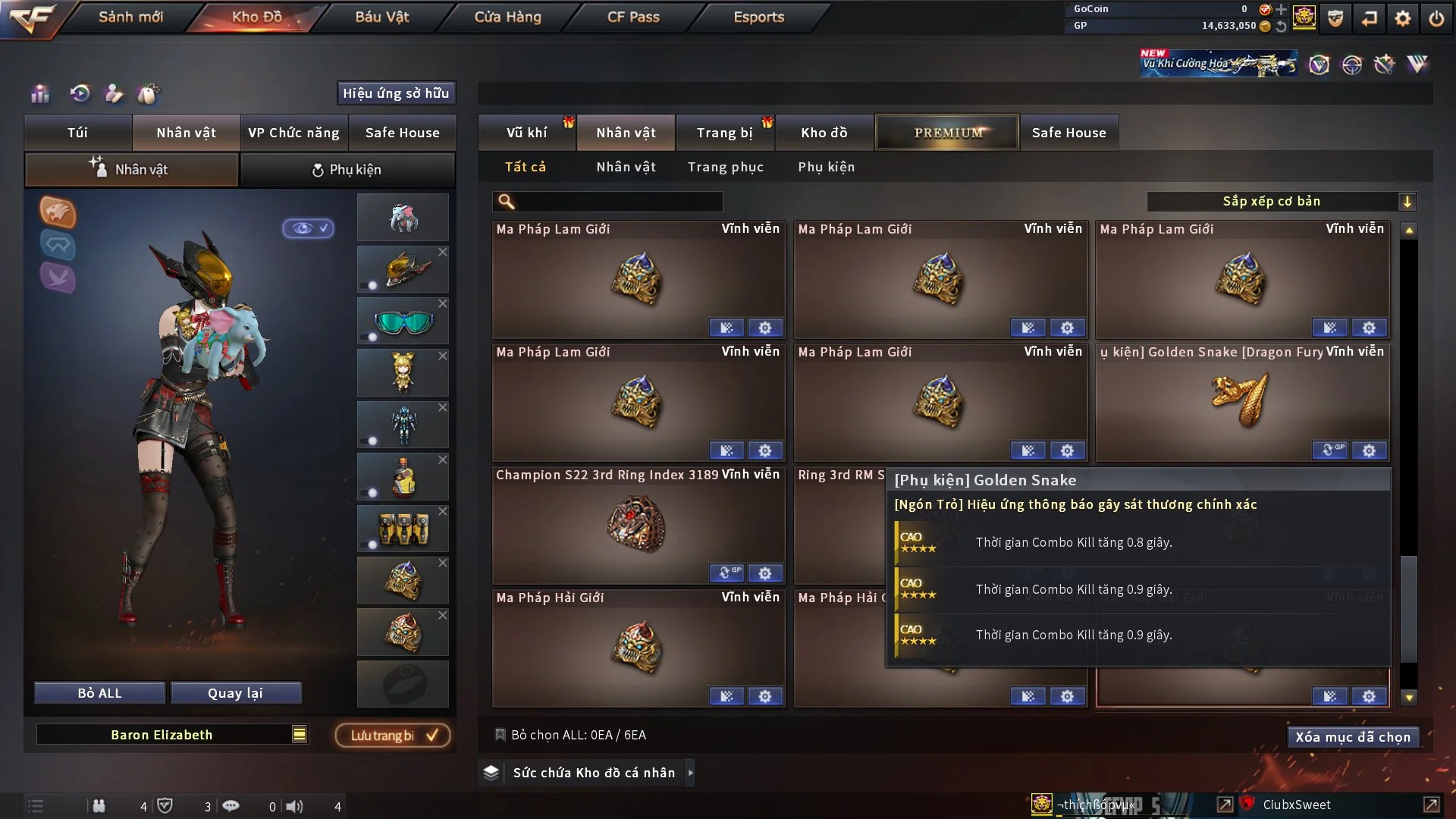The width and height of the screenshot is (1456, 819).
Task: Click the power exit icon
Action: [1436, 18]
